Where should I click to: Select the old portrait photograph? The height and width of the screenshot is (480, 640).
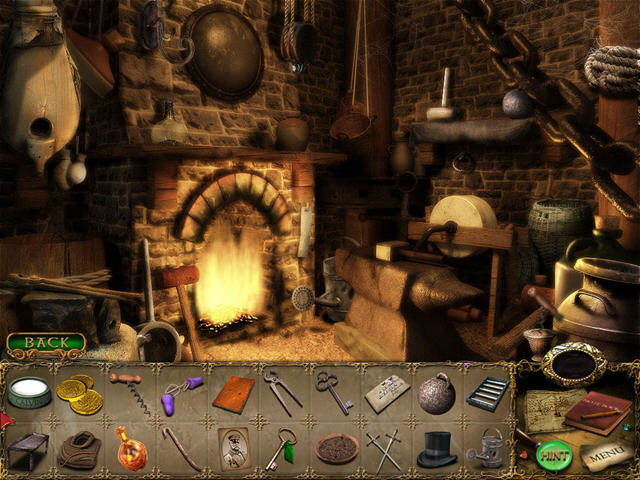point(232,448)
